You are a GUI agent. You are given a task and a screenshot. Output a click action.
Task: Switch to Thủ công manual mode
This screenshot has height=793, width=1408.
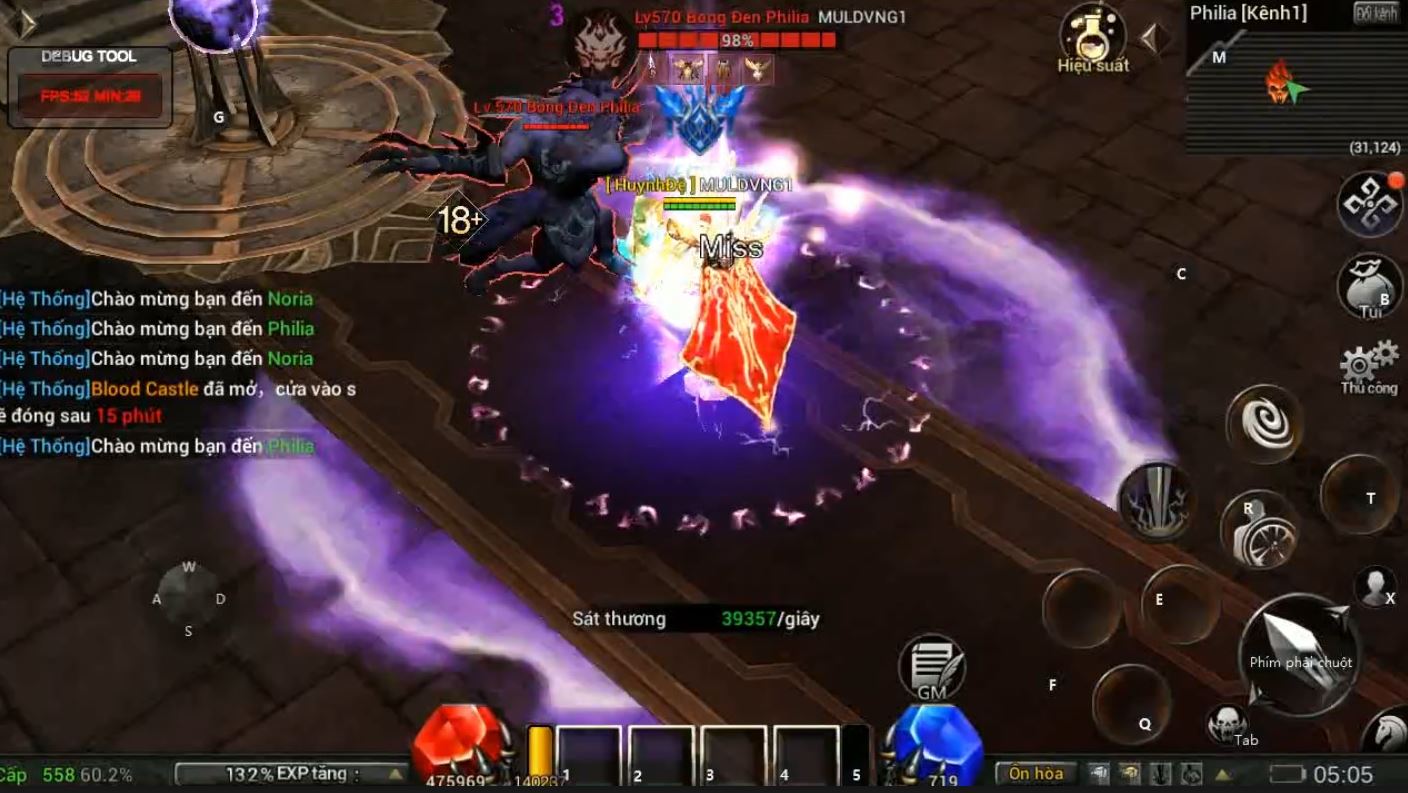tap(1369, 366)
